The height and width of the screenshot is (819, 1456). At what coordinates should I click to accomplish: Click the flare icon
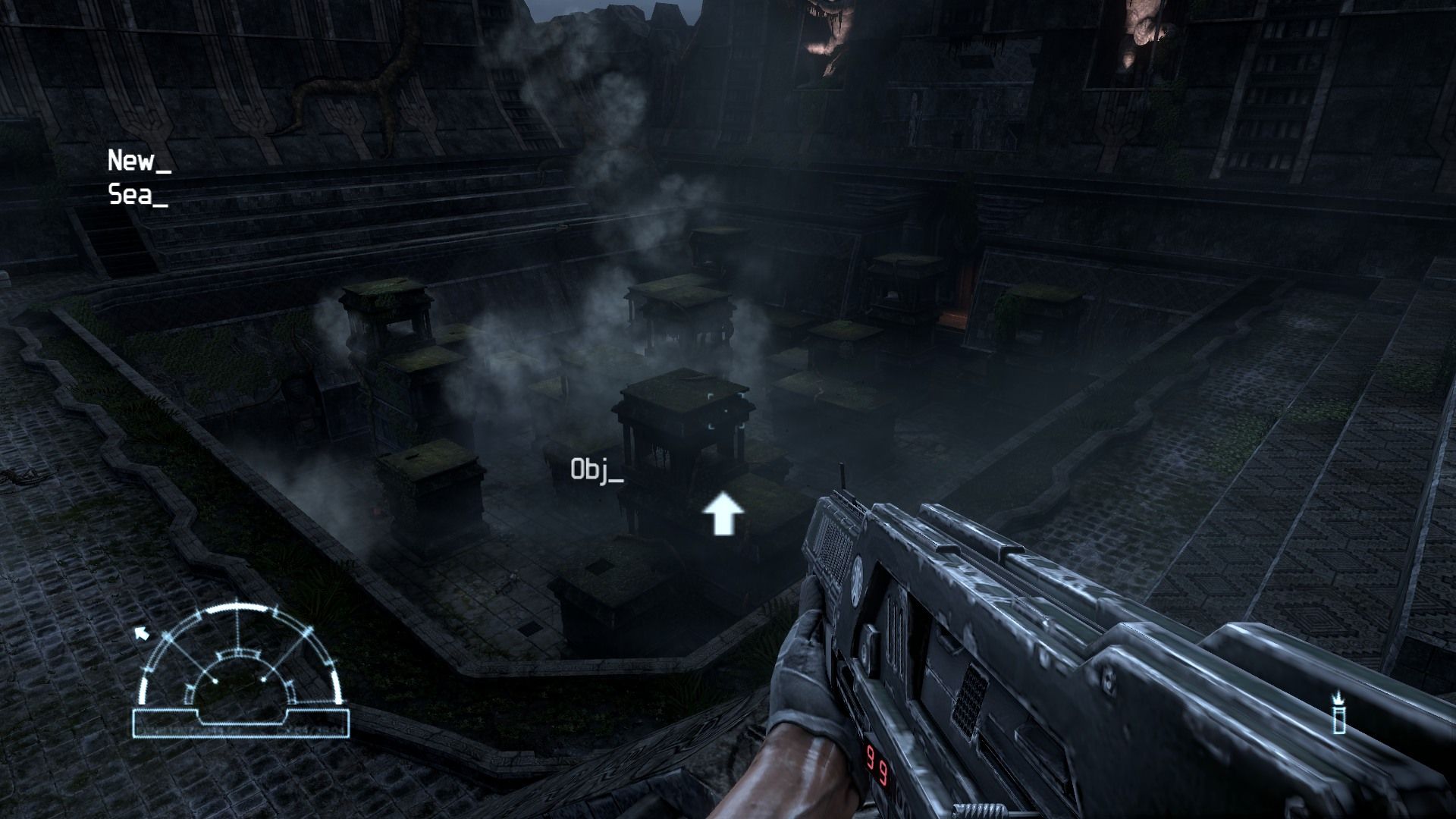(x=1339, y=712)
